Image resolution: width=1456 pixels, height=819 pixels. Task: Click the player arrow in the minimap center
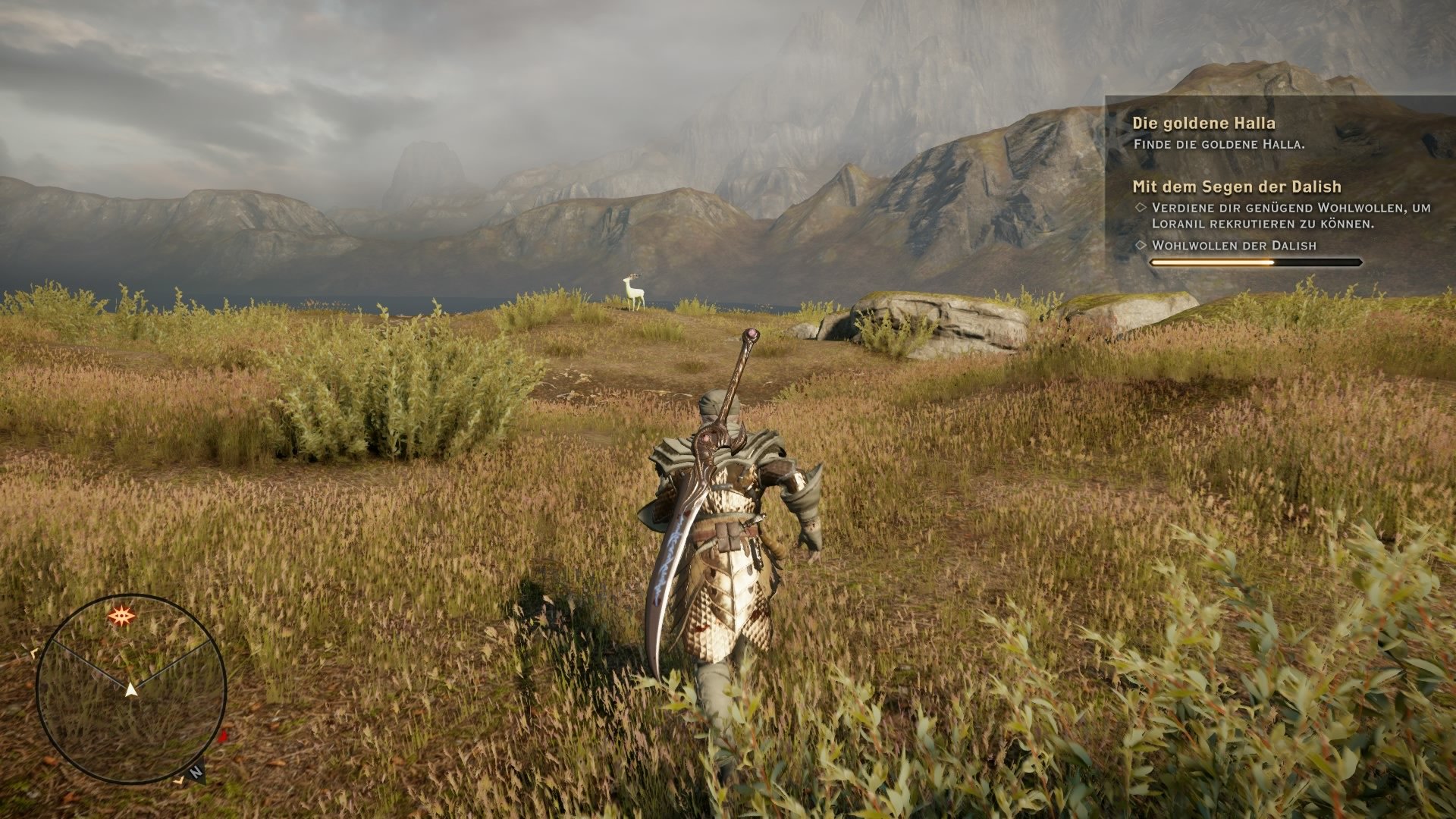[132, 689]
